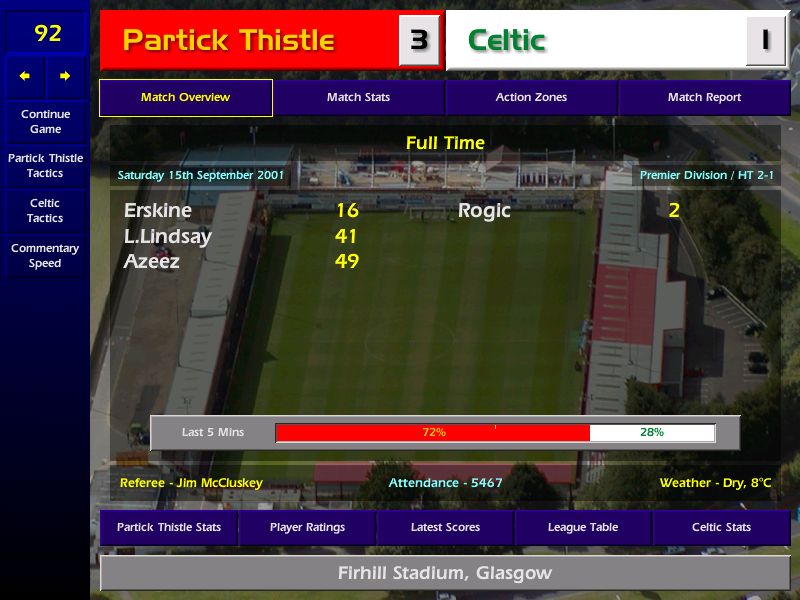View Partick Thistle Stats
The image size is (800, 600).
tap(168, 527)
